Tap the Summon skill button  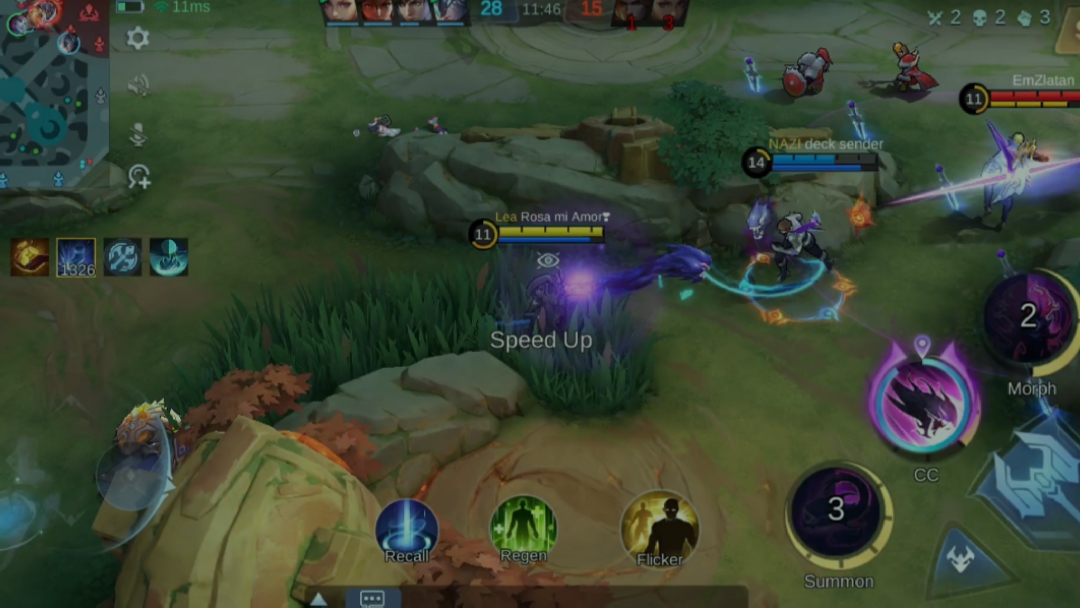tap(838, 513)
